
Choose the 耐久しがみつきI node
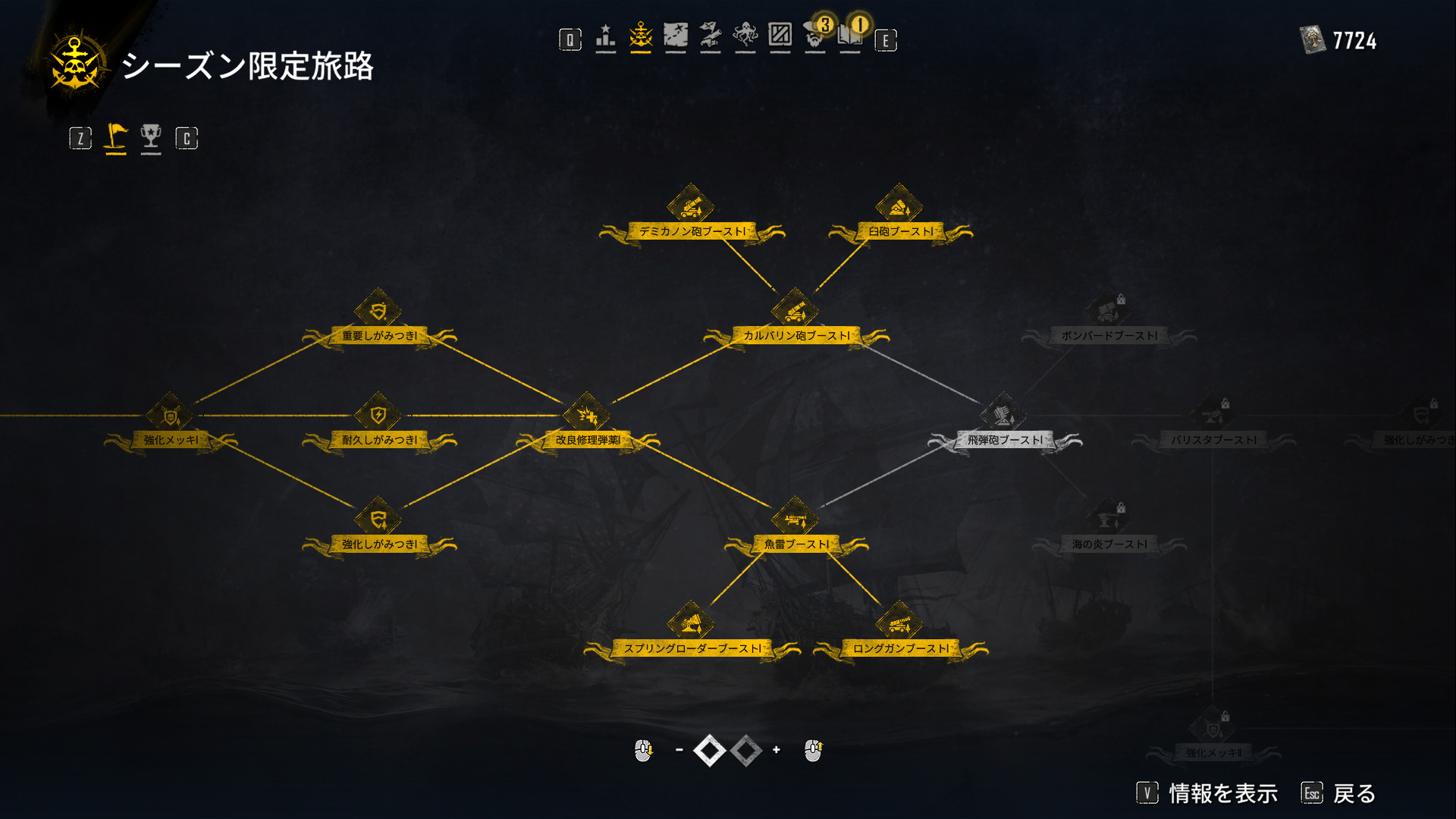point(378,416)
